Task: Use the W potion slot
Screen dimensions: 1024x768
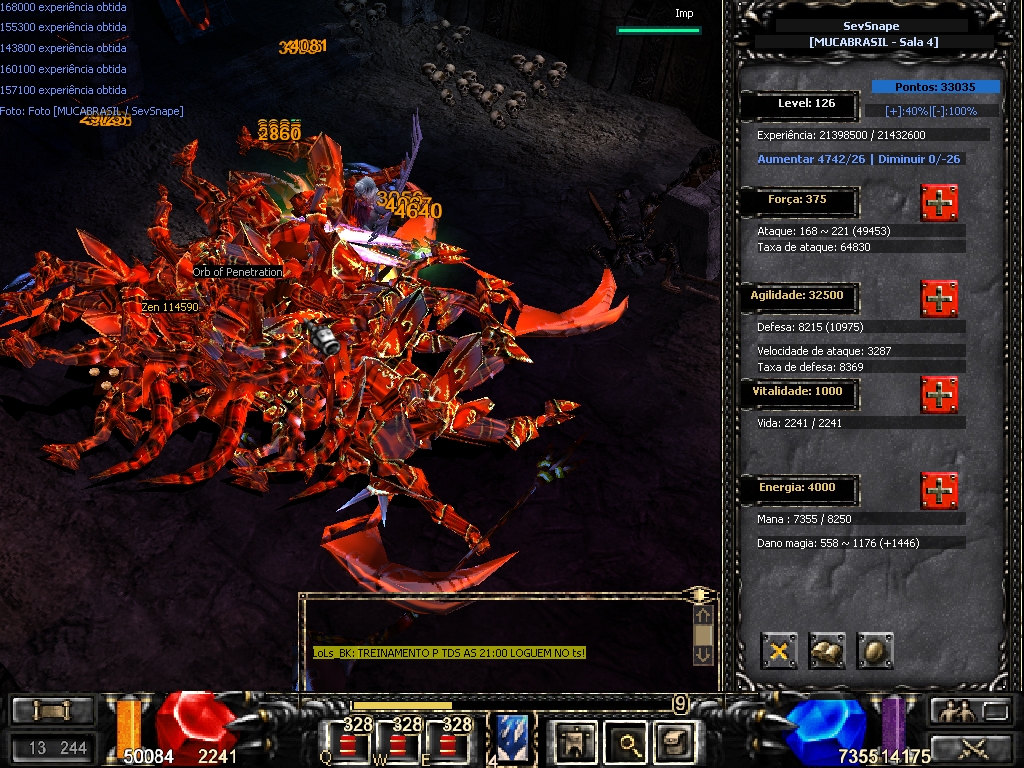Action: click(399, 742)
